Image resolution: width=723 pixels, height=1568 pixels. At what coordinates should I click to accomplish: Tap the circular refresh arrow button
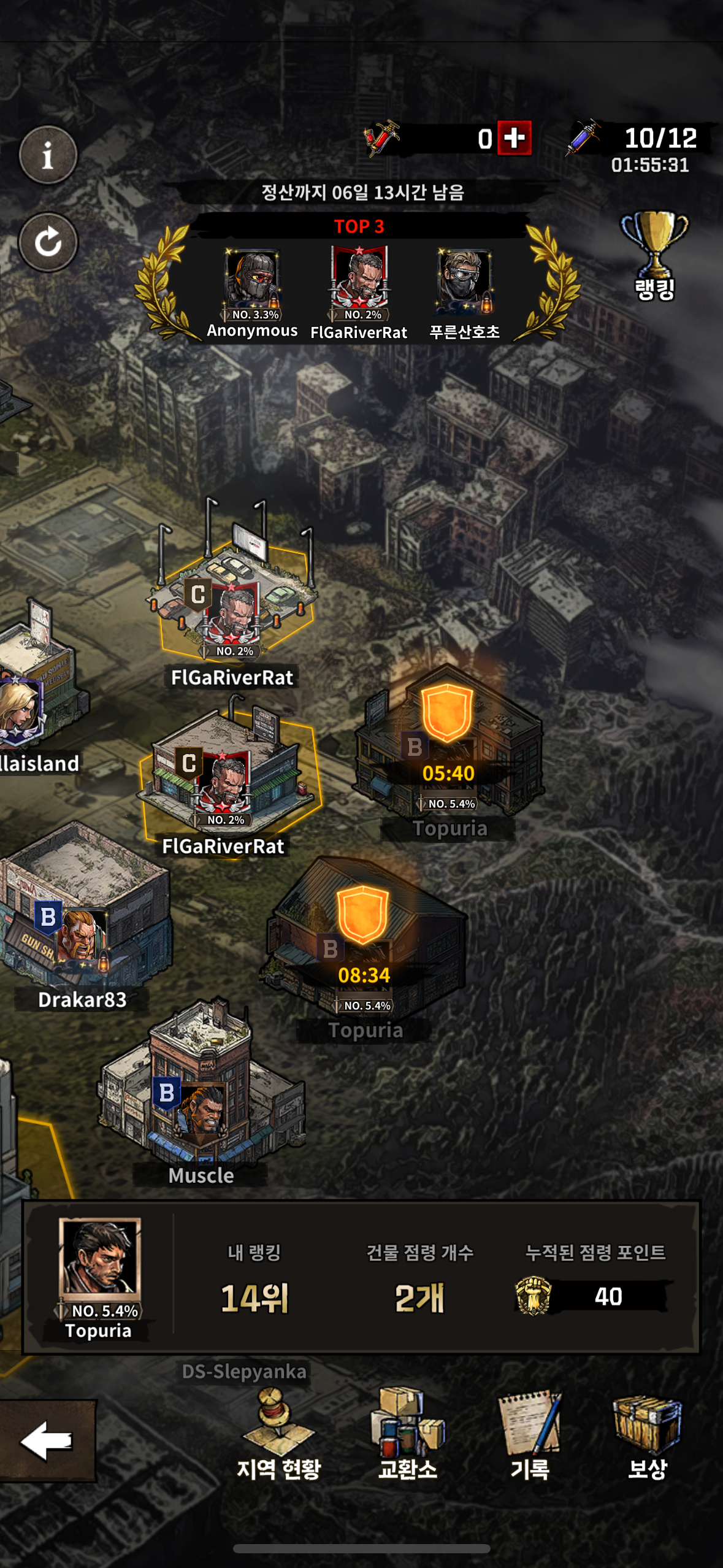coord(48,242)
